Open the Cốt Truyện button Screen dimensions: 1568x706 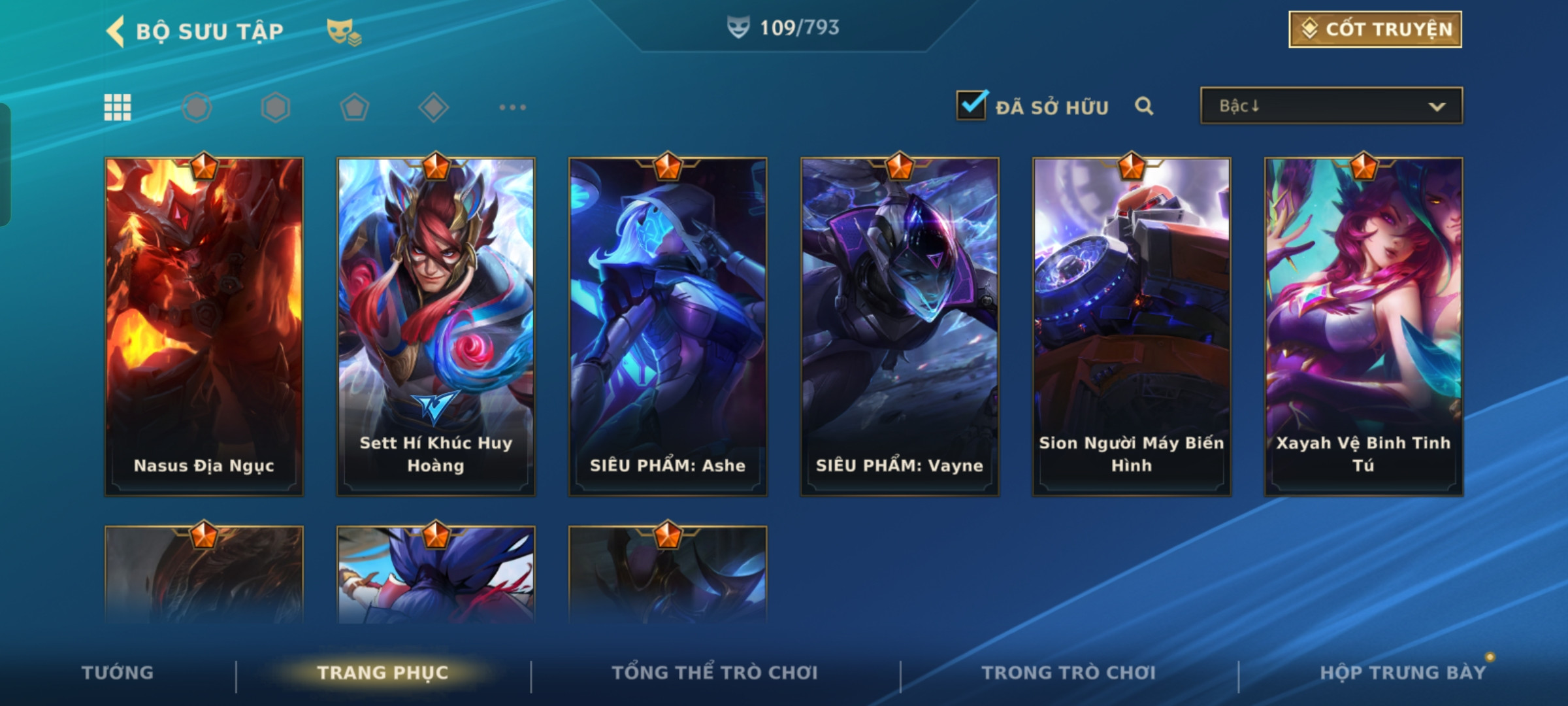click(x=1375, y=29)
